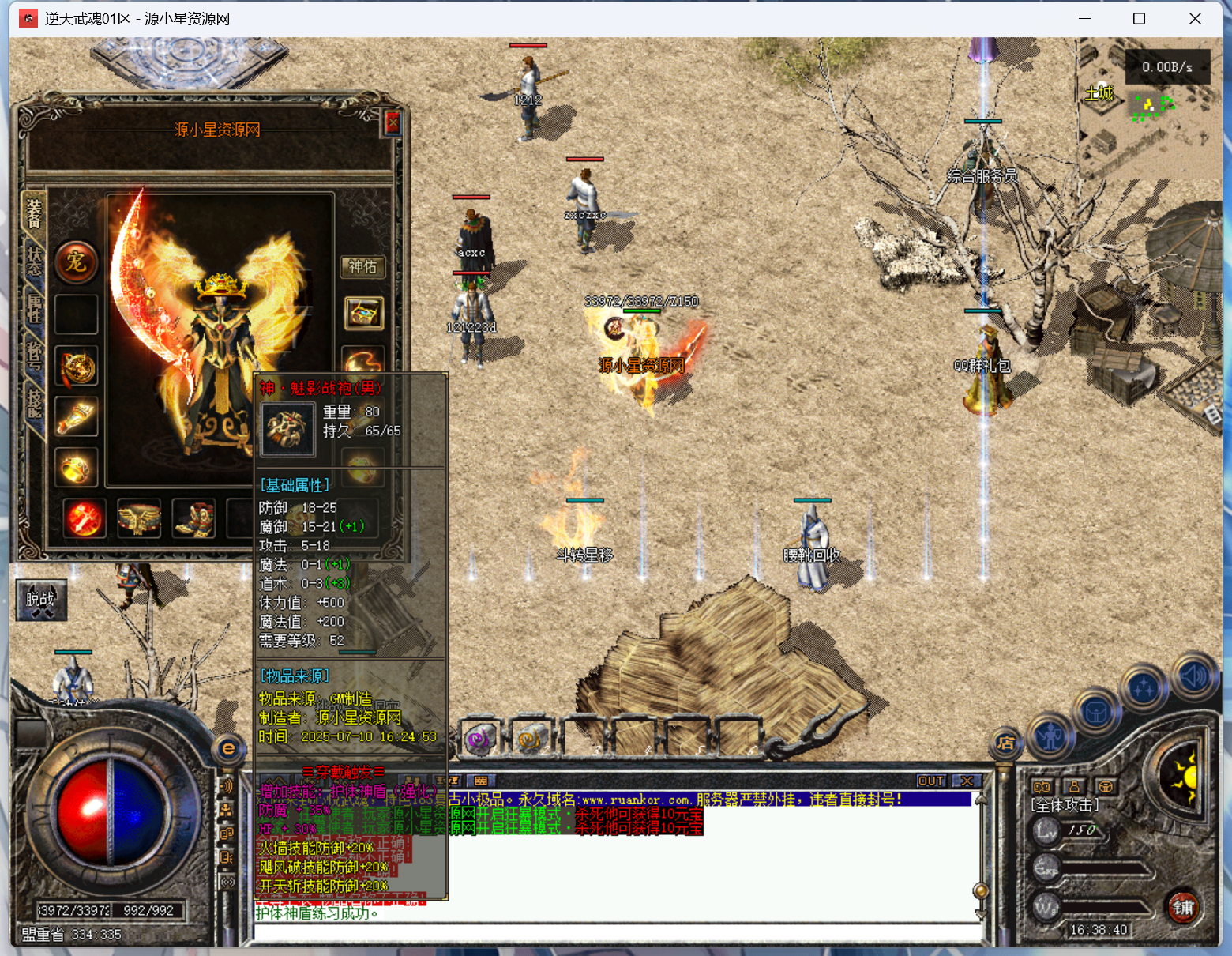Click the round 宠 pet button
1232x956 pixels.
point(77,262)
